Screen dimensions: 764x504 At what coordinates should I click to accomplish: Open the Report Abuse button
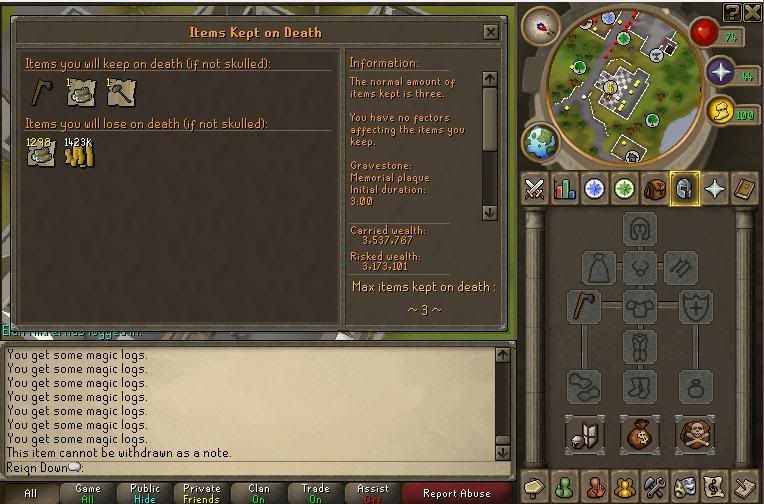tap(457, 493)
